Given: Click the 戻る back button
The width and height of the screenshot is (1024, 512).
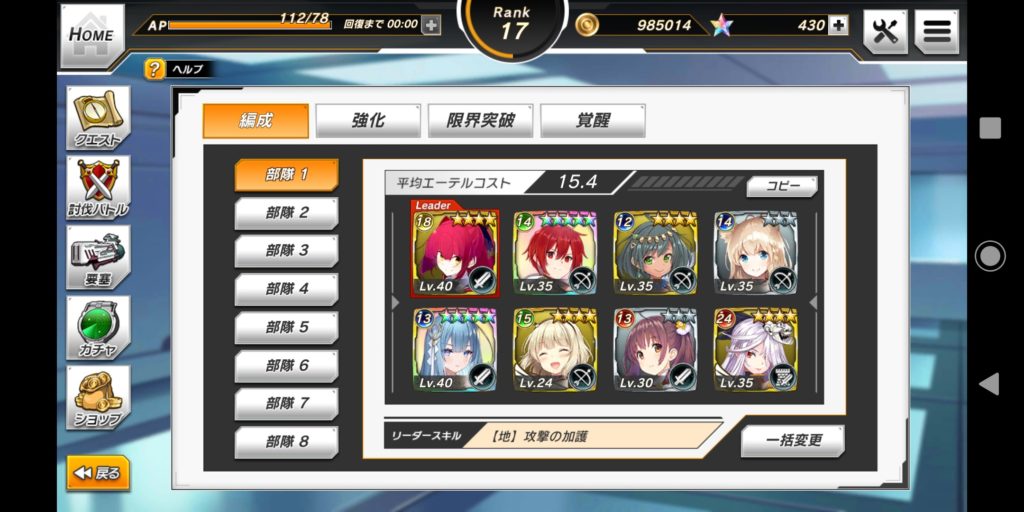Looking at the screenshot, I should [x=98, y=473].
